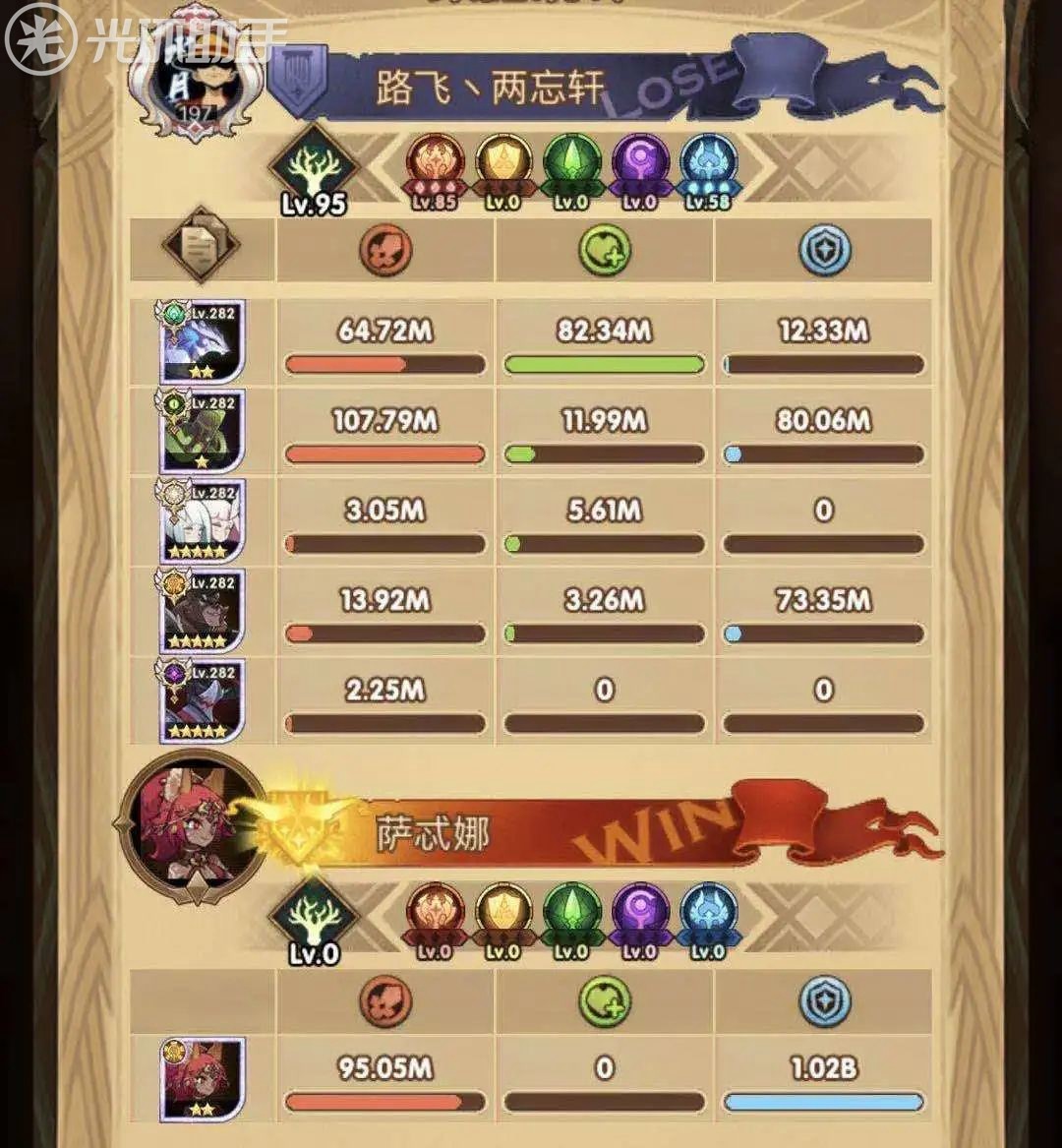This screenshot has height=1148, width=1062.
Task: Inspect the blue Lv.58 tree branch icon
Action: tap(708, 166)
